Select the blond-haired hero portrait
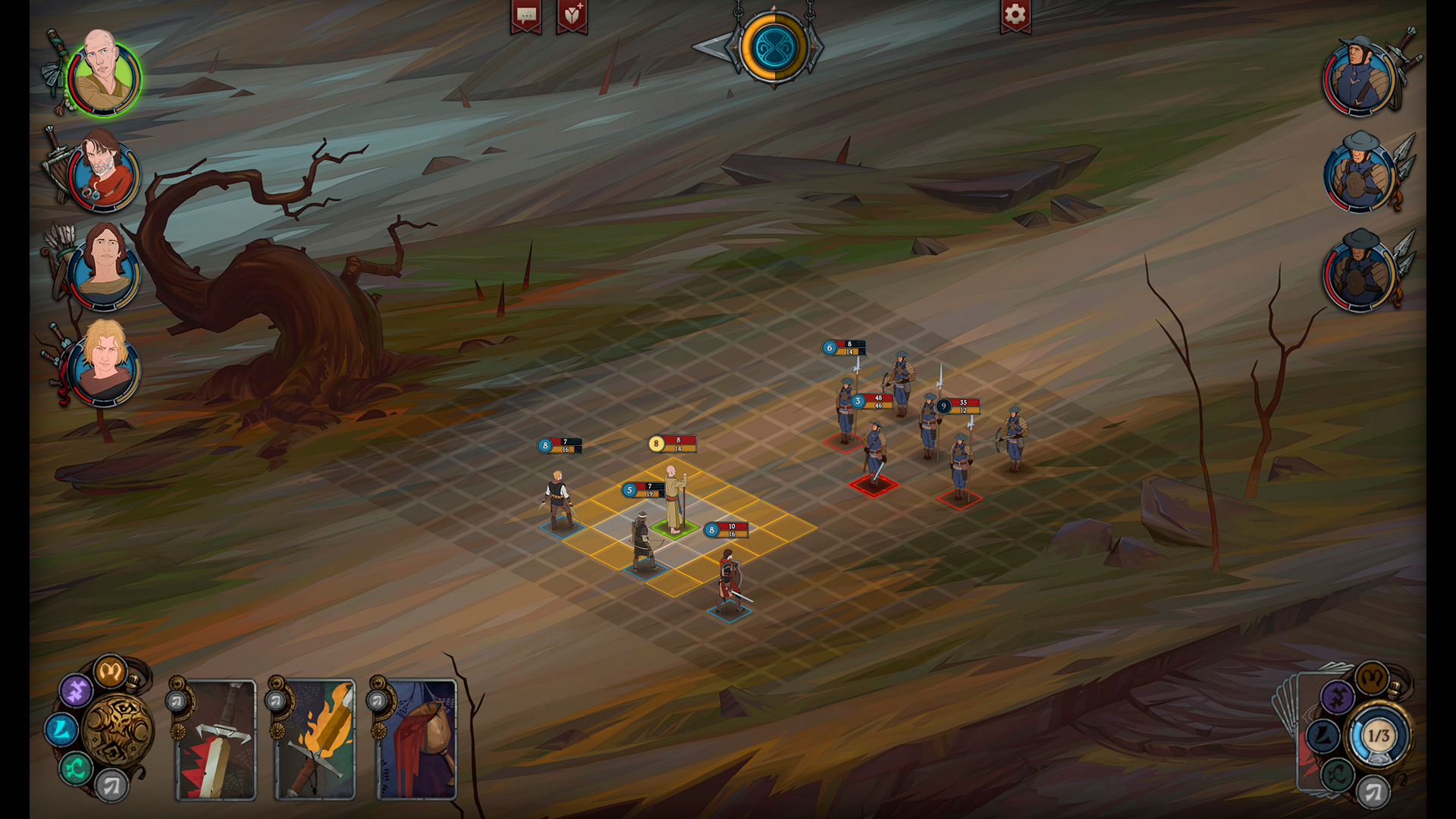Viewport: 1456px width, 819px height. (103, 364)
